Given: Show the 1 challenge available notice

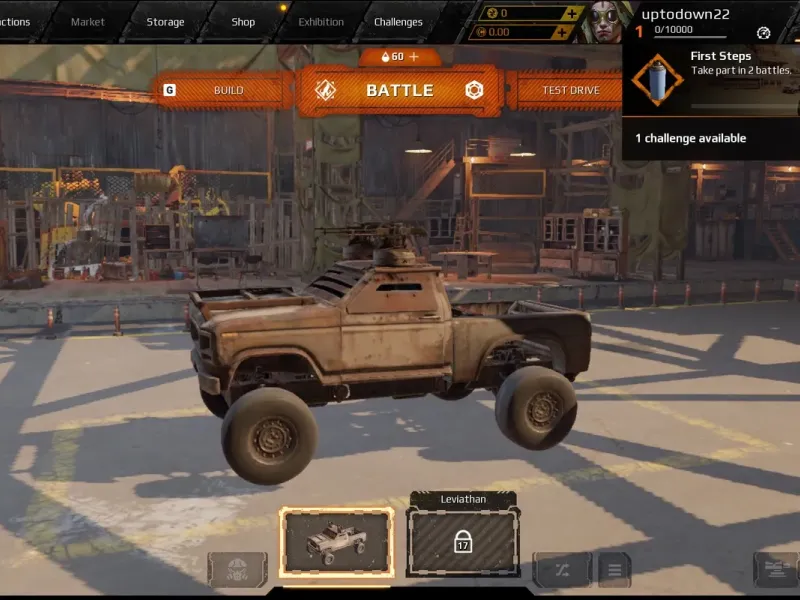Looking at the screenshot, I should pos(691,138).
